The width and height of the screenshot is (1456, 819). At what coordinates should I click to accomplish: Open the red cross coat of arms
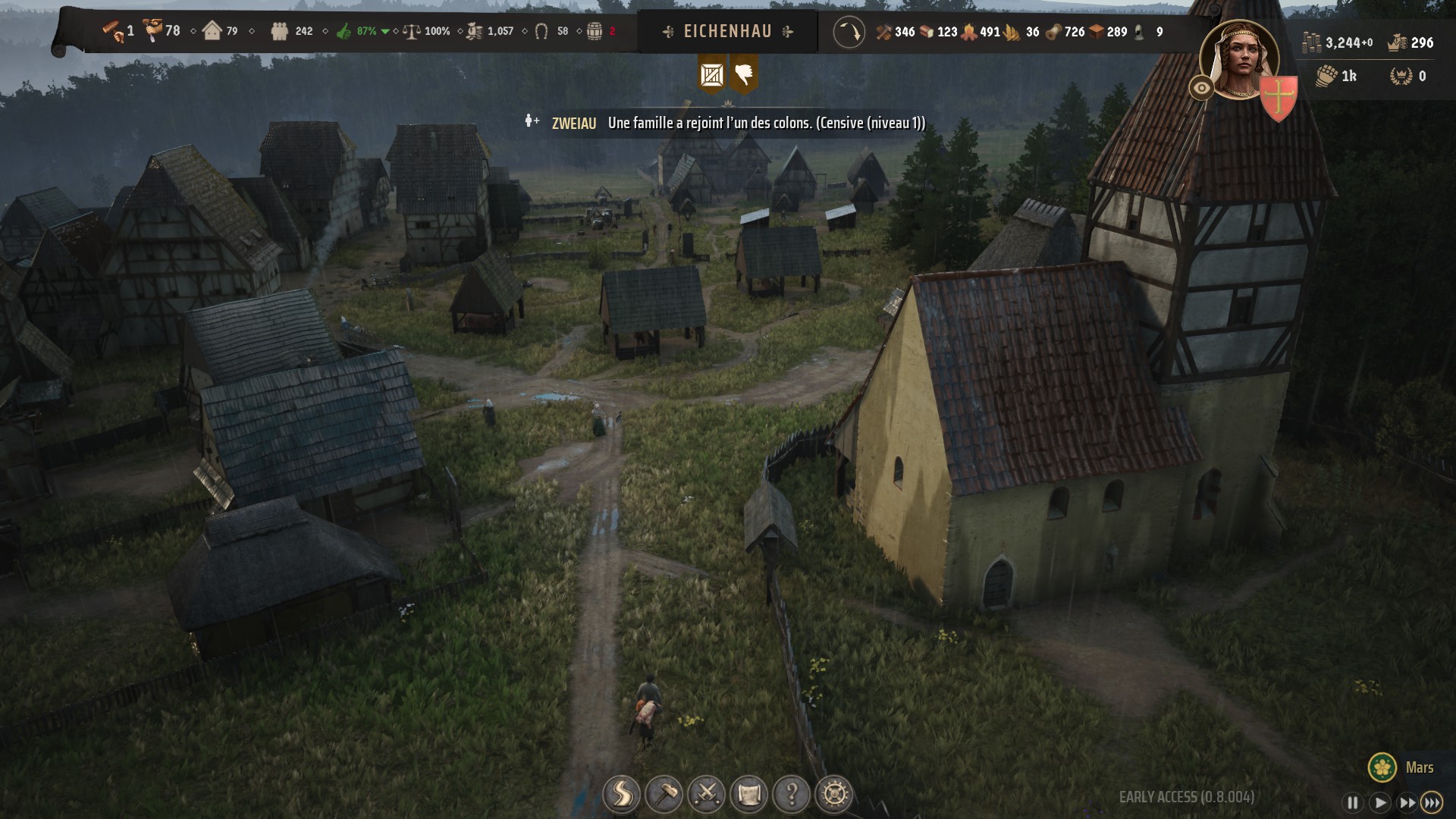click(x=1279, y=99)
